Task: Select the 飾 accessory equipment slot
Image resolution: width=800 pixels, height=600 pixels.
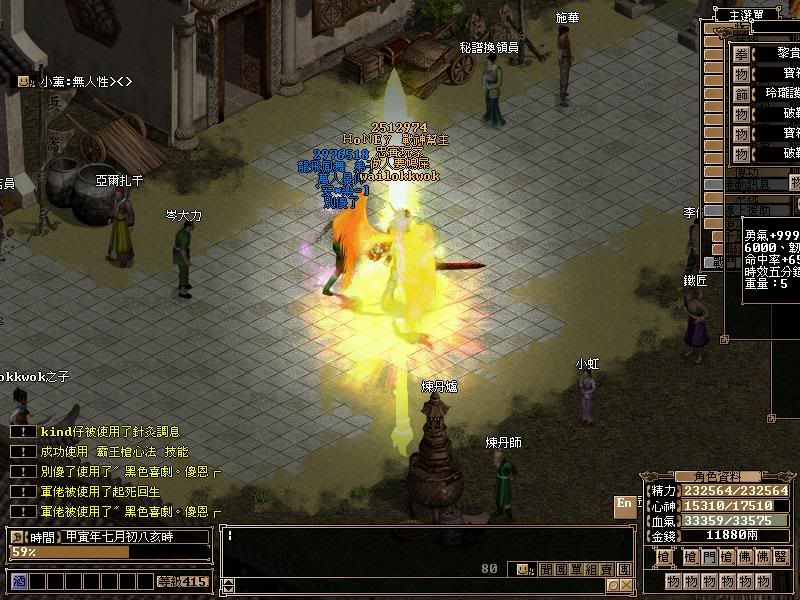Action: click(x=741, y=94)
